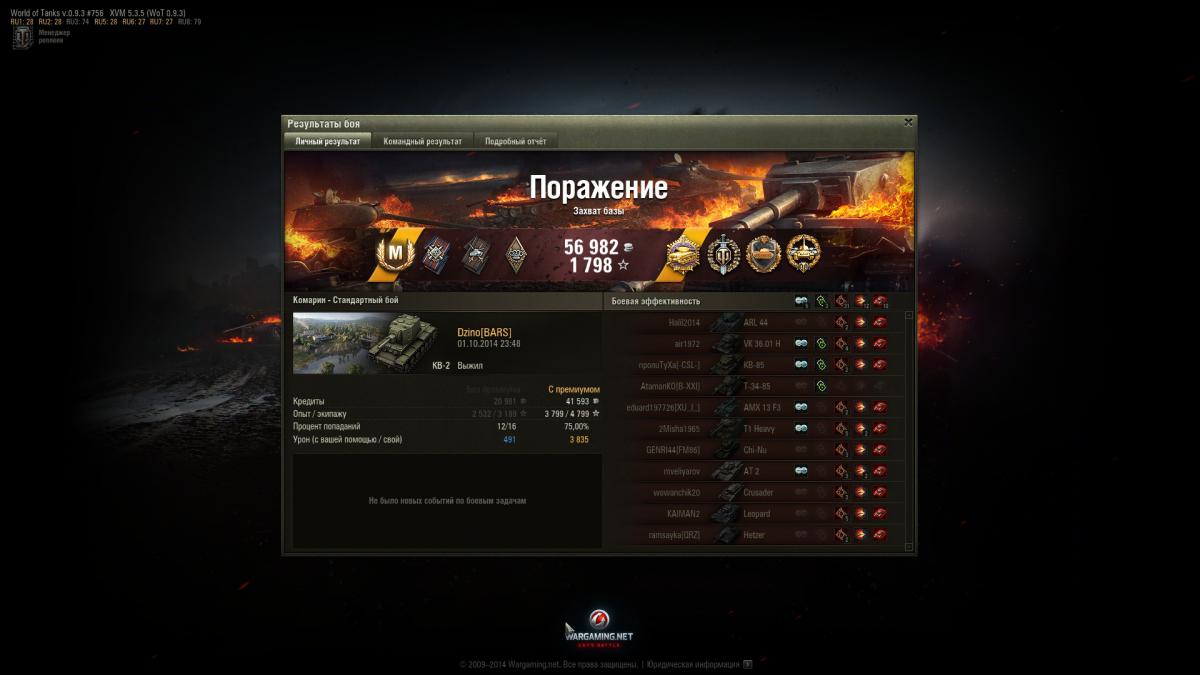1200x675 pixels.
Task: Open the Юридическая информация link
Action: coord(693,663)
